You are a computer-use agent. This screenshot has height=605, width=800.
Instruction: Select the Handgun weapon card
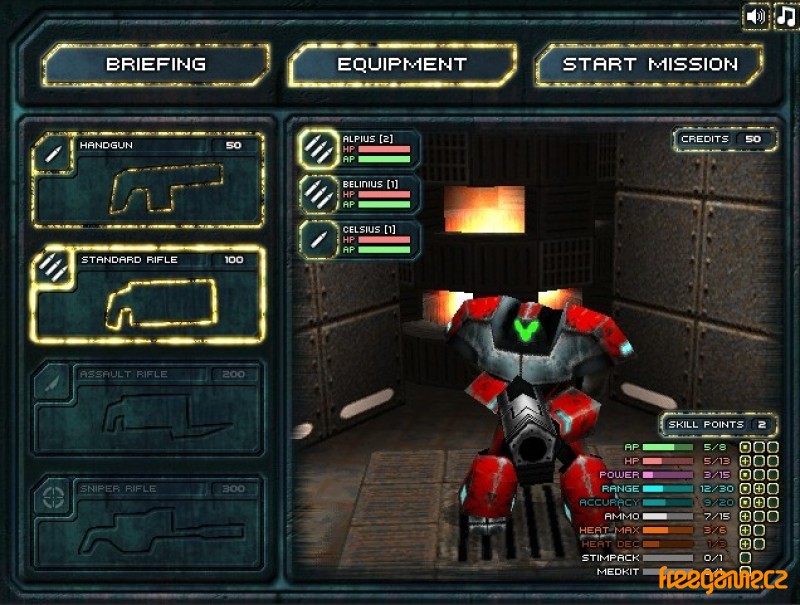pos(148,181)
